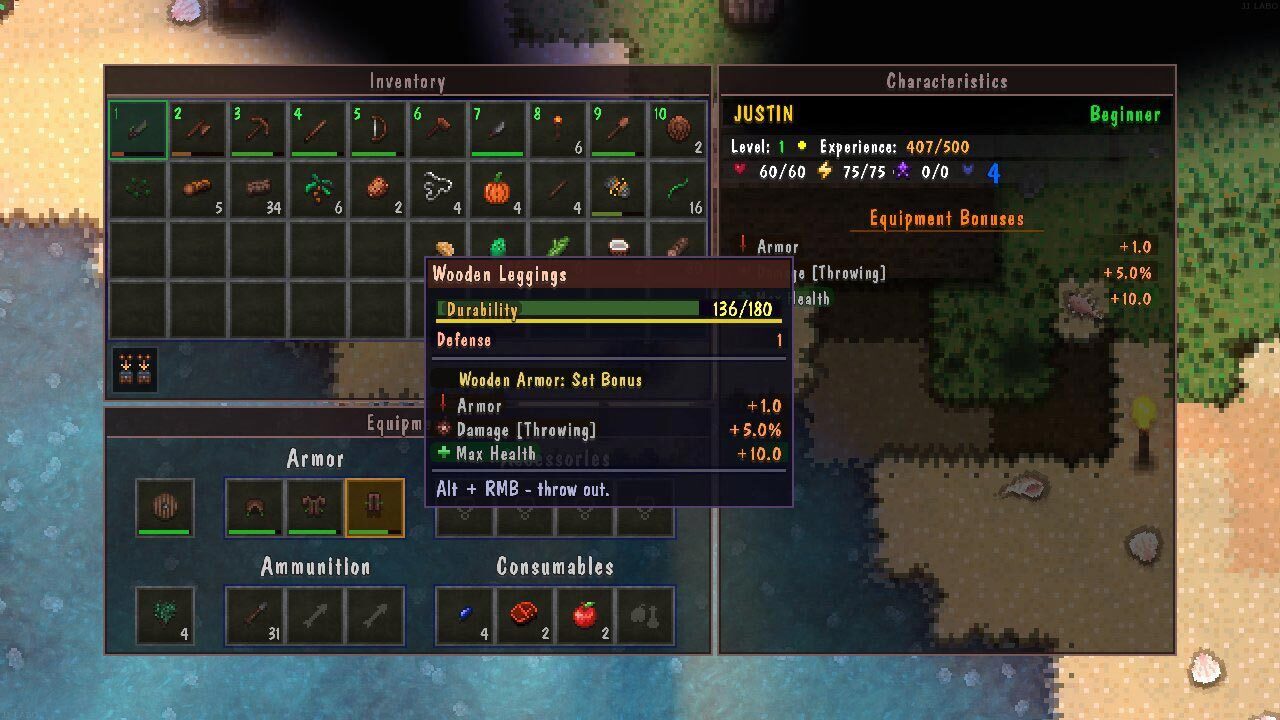Select the orange pumpkin stack
Viewport: 1280px width, 720px height.
[x=497, y=189]
